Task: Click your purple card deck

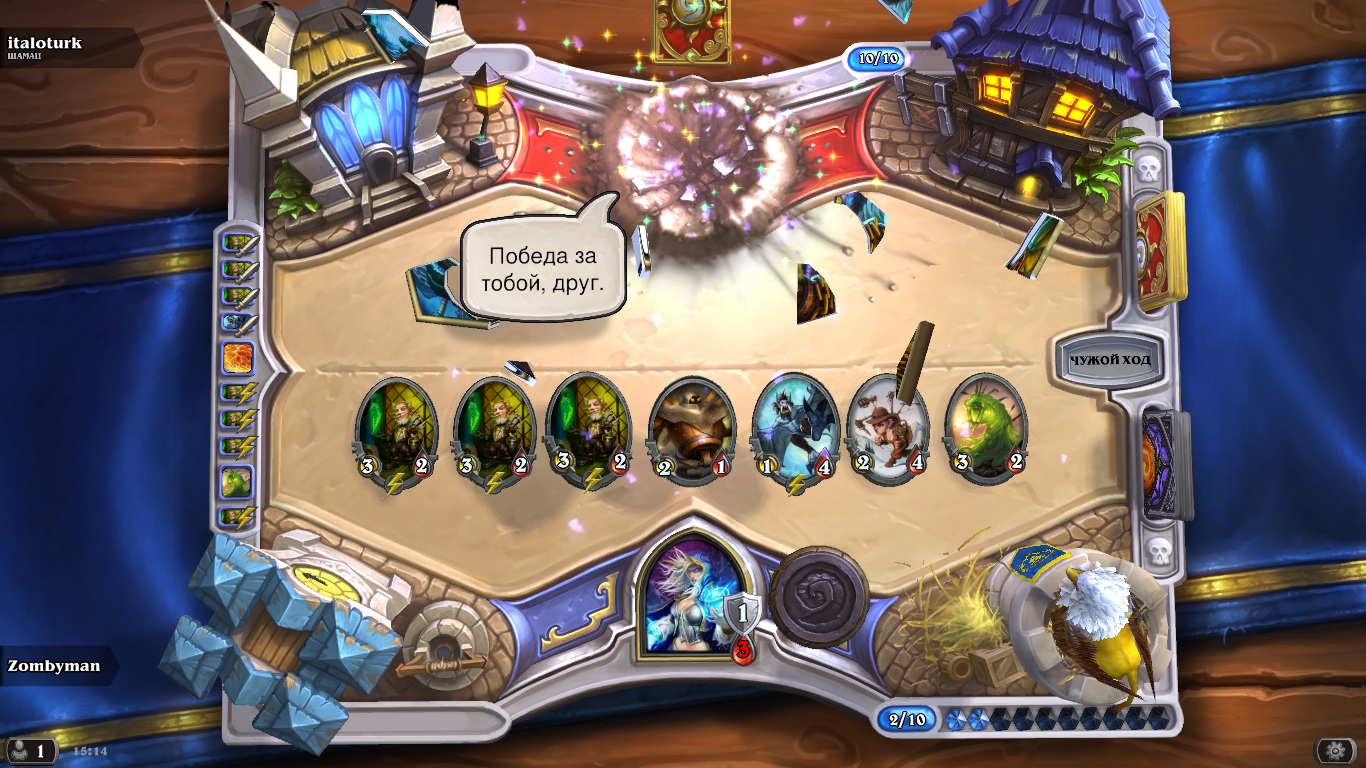Action: point(1163,465)
